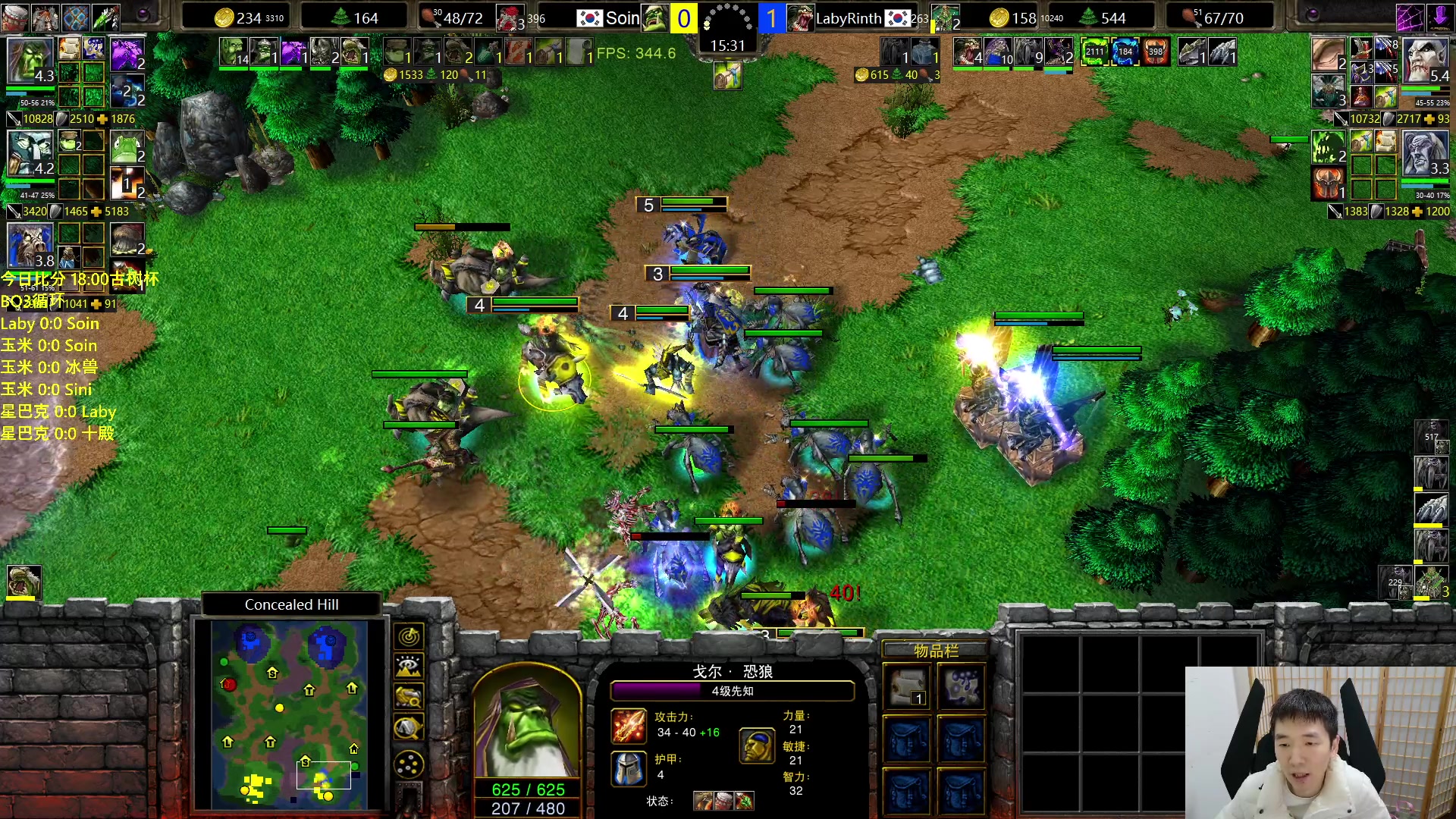The image size is (1456, 819).
Task: Click Soin's orc race icon
Action: coord(655,17)
